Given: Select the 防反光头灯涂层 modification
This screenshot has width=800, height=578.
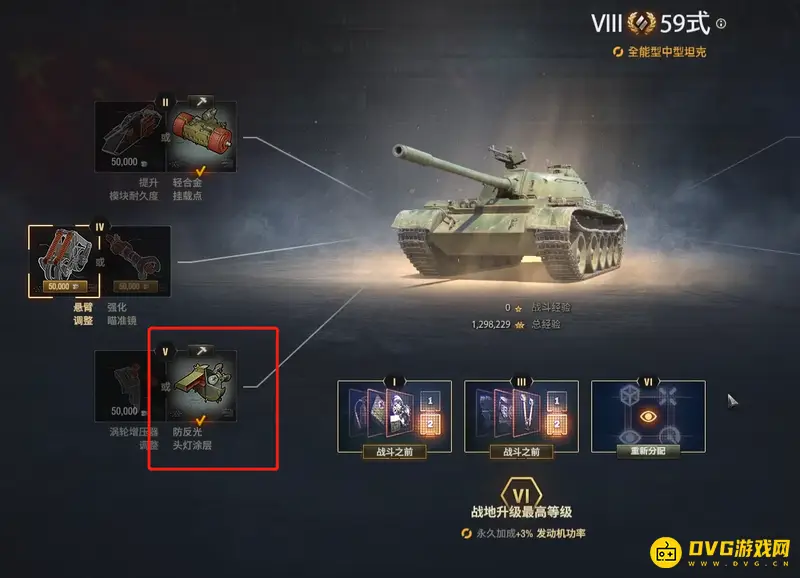Looking at the screenshot, I should [203, 387].
